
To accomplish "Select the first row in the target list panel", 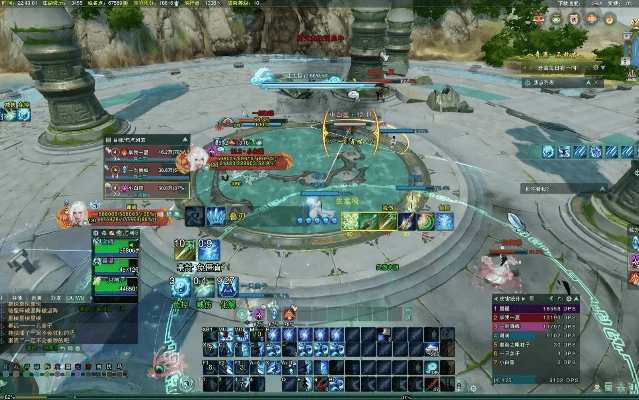I will [146, 153].
